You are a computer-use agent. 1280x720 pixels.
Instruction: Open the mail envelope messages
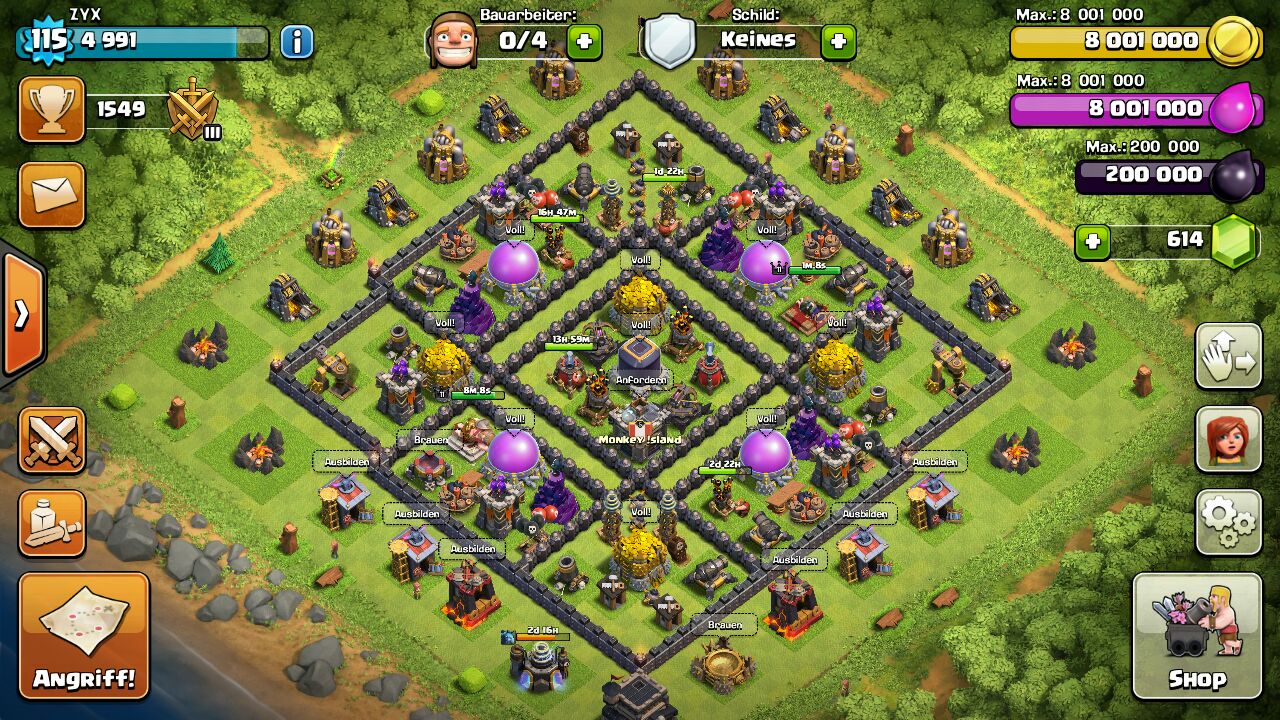coord(51,195)
